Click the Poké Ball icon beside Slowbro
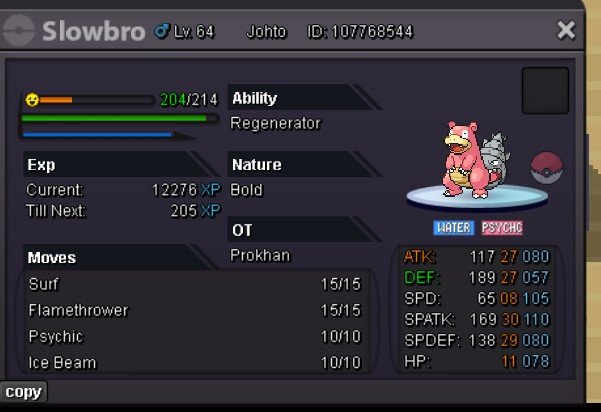This screenshot has height=412, width=601. (547, 167)
